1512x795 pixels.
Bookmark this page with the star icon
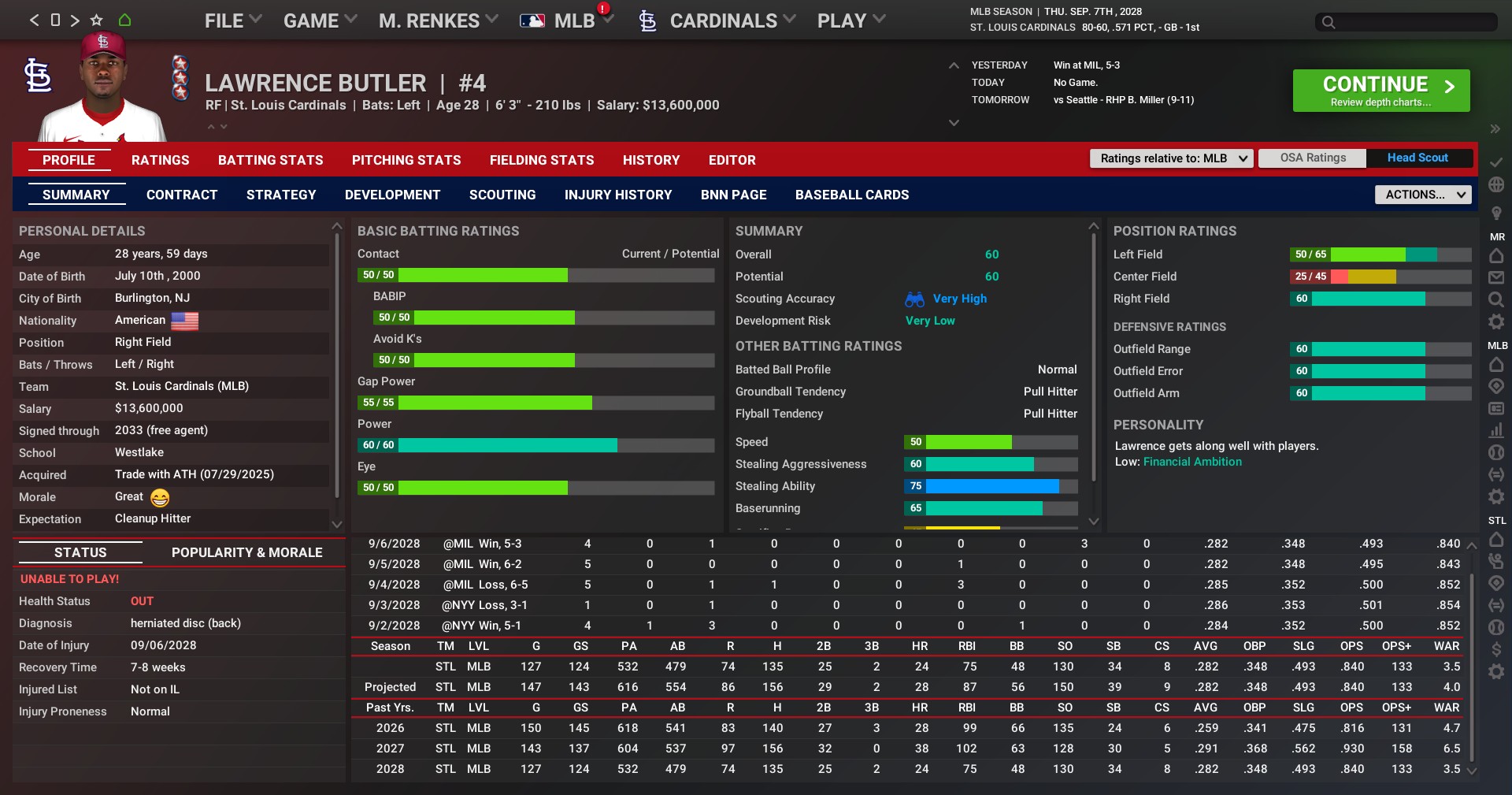coord(96,20)
